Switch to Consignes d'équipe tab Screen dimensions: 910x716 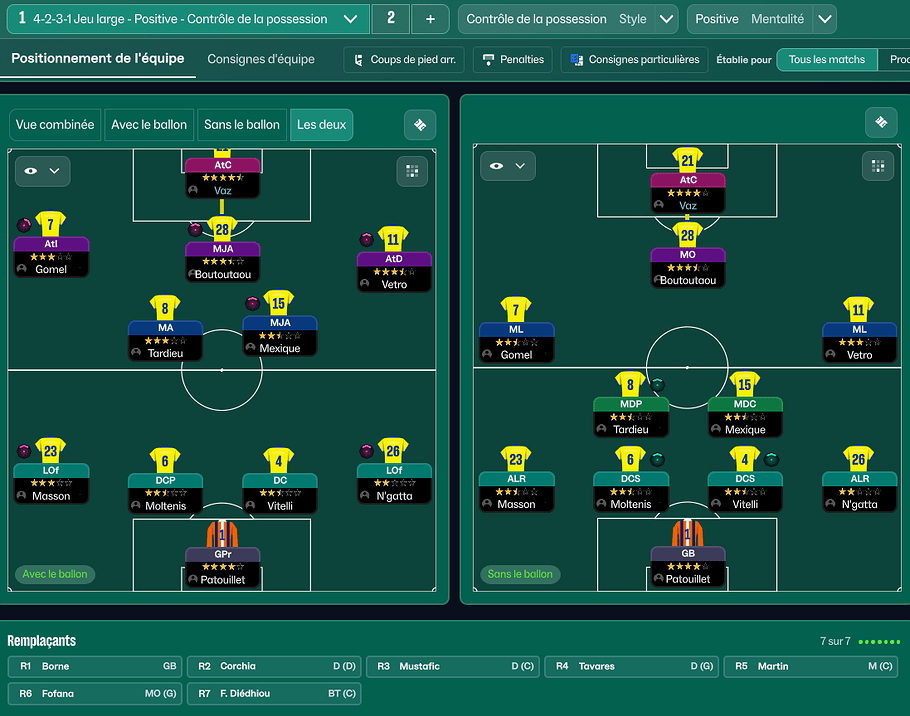[261, 59]
